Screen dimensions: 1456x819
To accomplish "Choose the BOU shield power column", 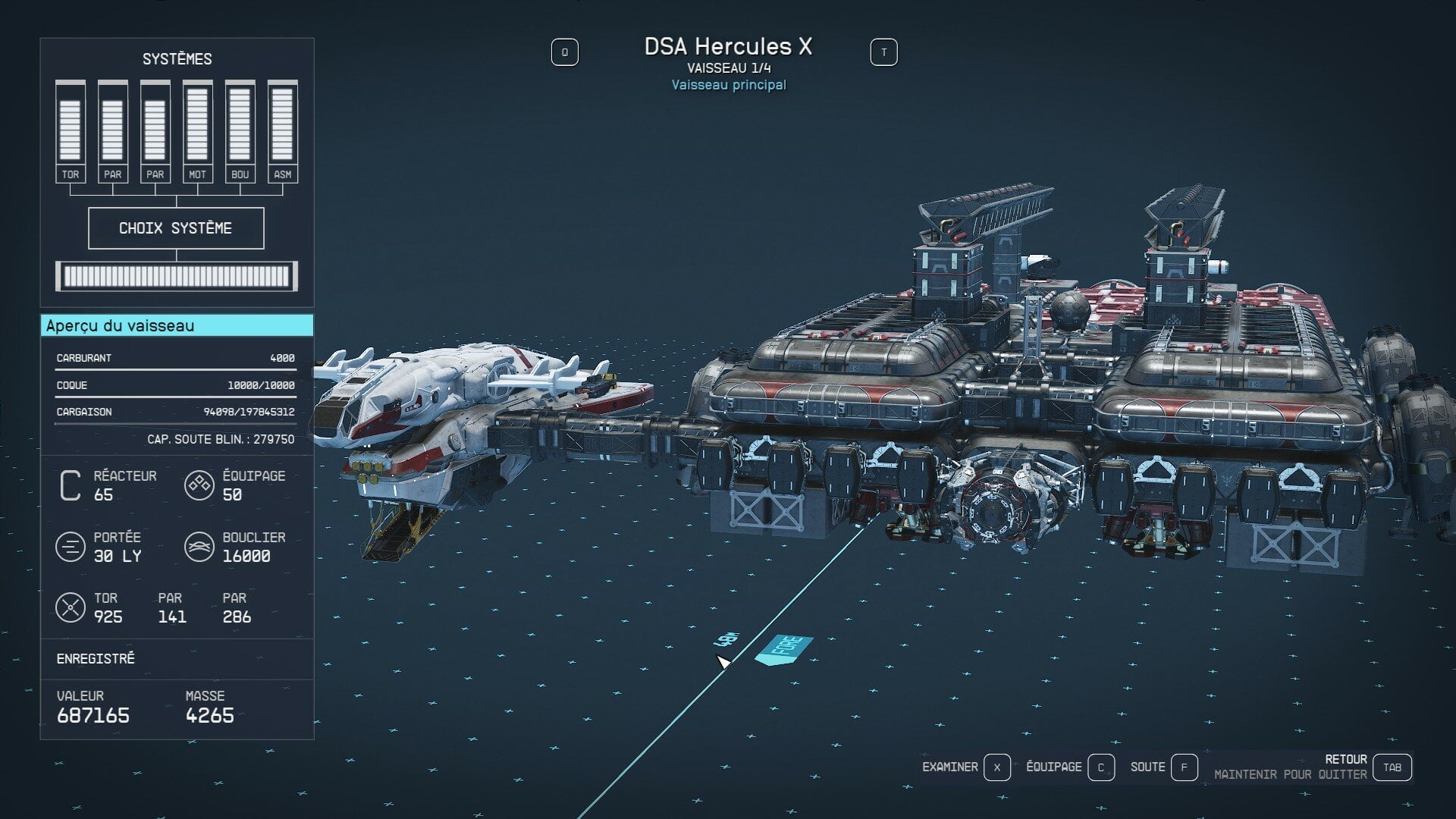I will click(240, 130).
